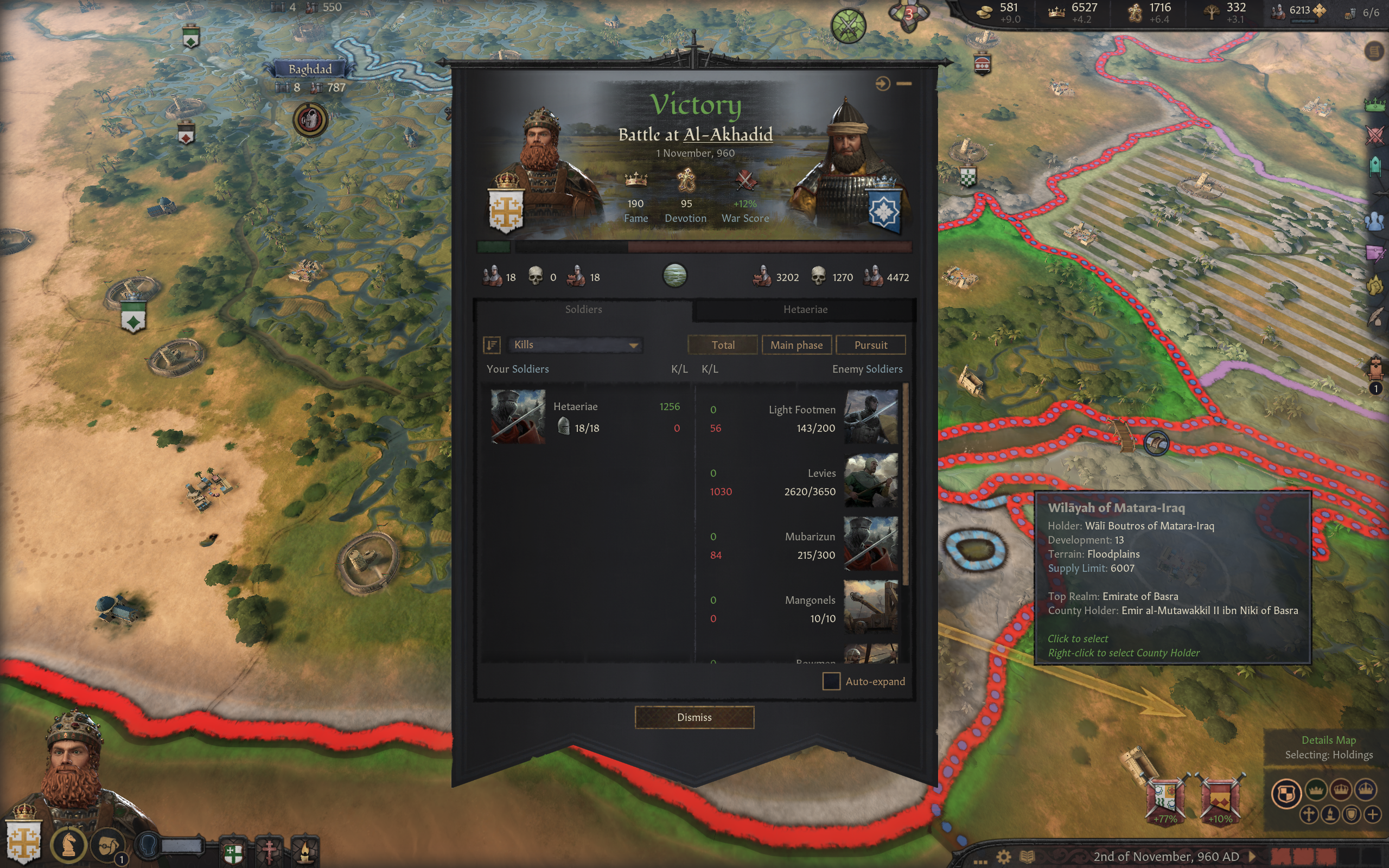Open the war banner showing +77%
This screenshot has height=868, width=1389.
coord(1164,799)
